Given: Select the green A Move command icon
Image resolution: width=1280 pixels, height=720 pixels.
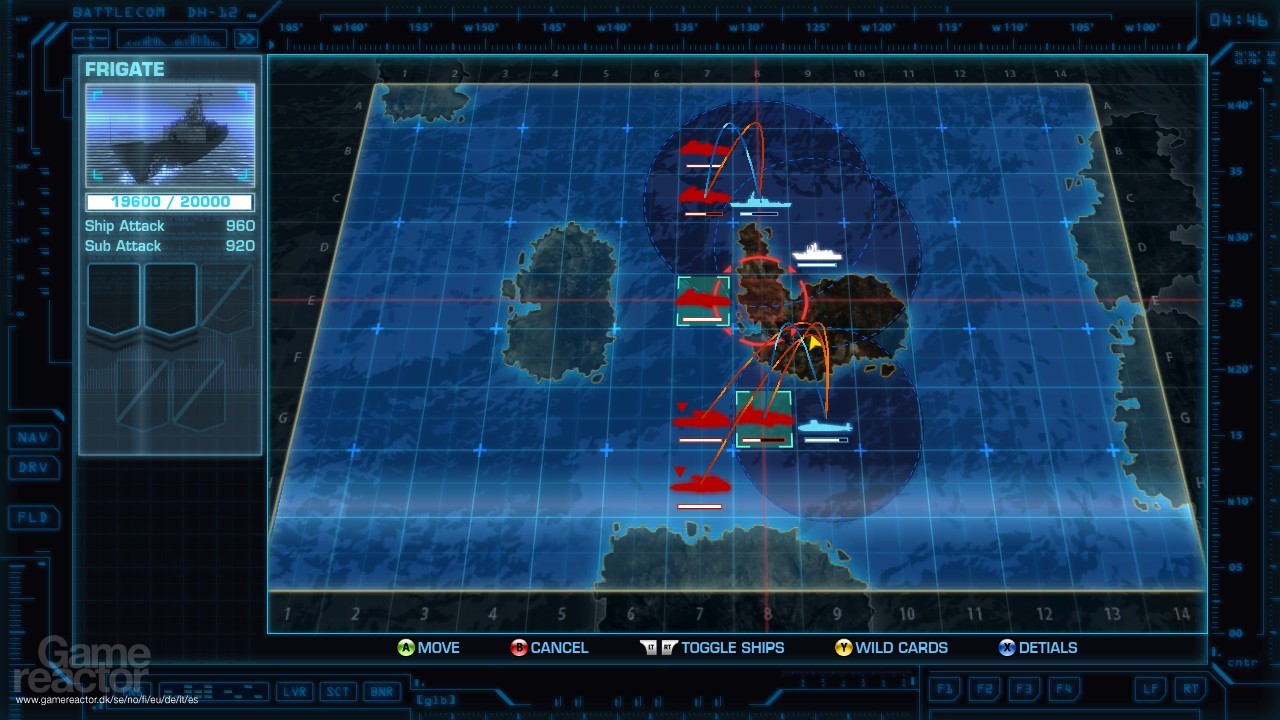Looking at the screenshot, I should pos(405,648).
